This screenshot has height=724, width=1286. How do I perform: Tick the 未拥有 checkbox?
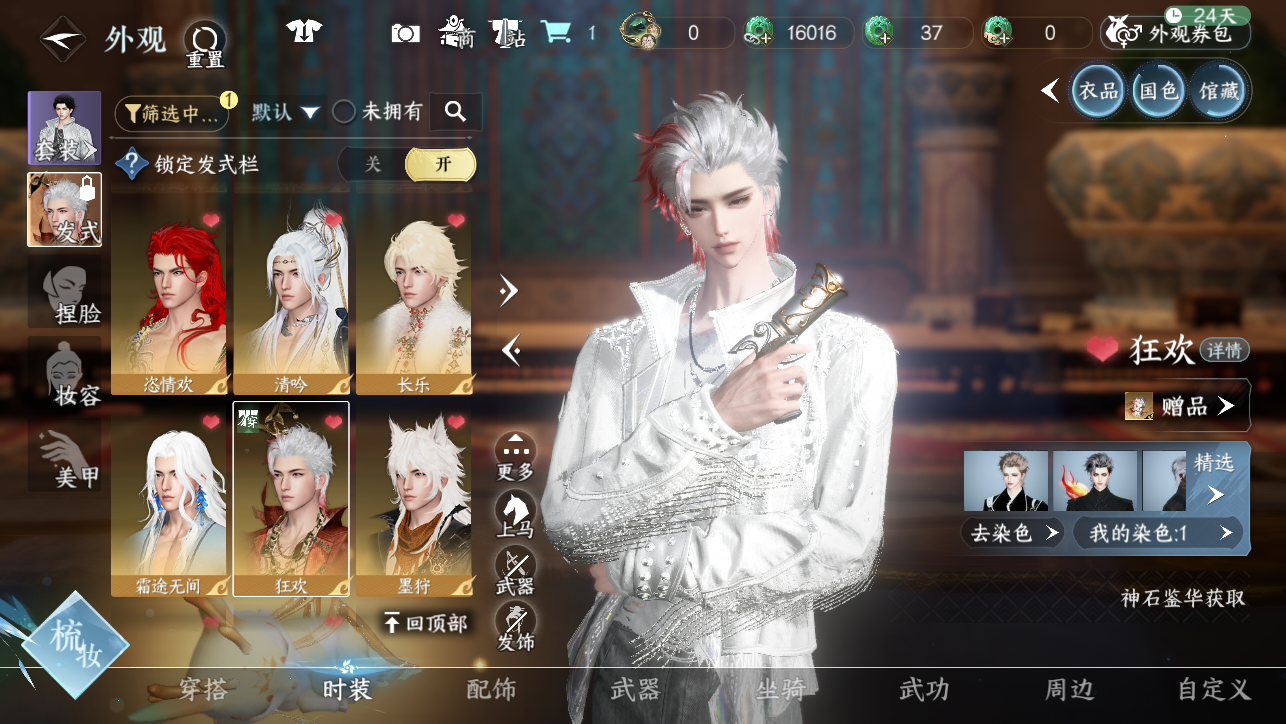click(344, 112)
